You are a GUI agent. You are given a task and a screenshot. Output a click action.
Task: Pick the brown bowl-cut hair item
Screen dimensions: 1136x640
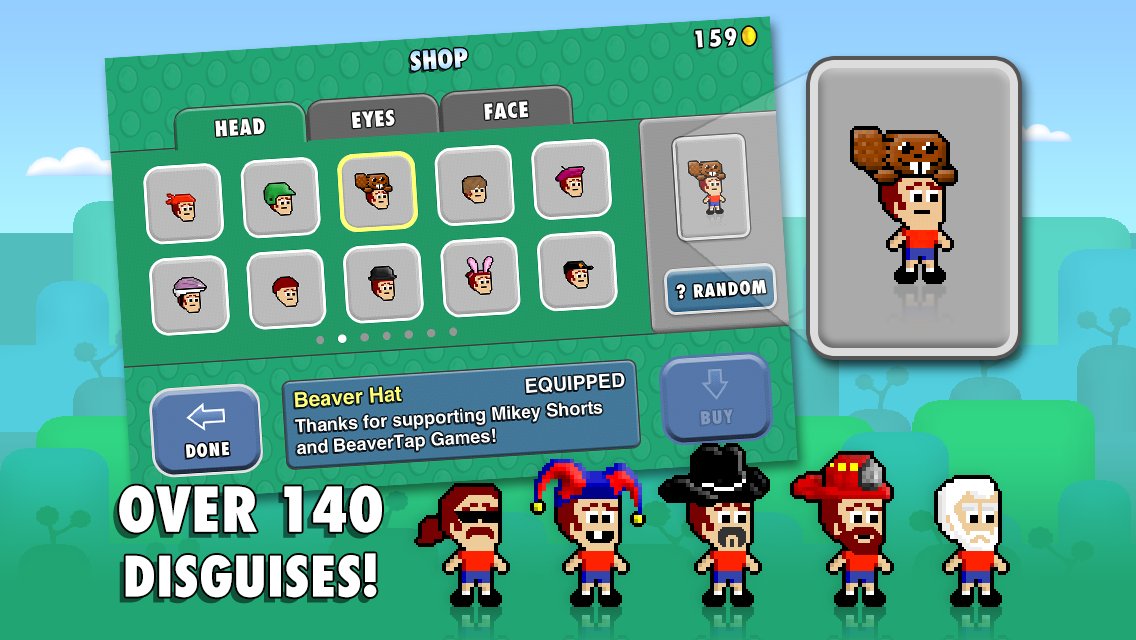pos(474,184)
